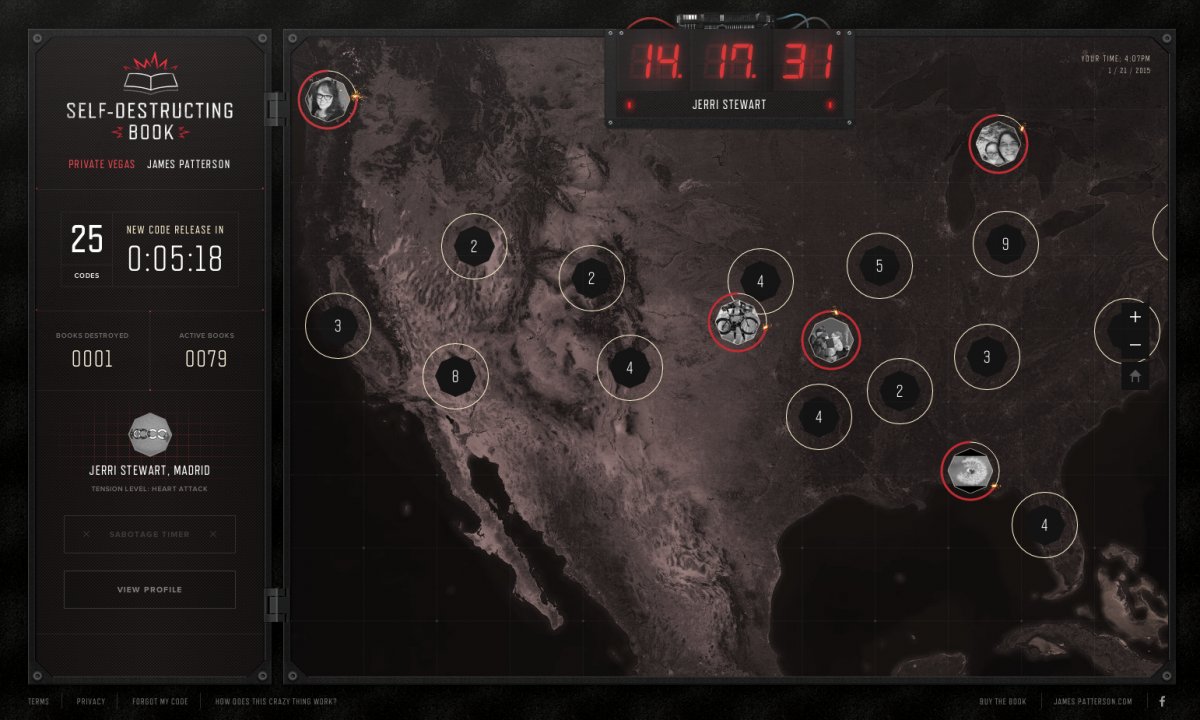The width and height of the screenshot is (1200, 720).
Task: Click the Forgot My Code link
Action: tap(160, 702)
